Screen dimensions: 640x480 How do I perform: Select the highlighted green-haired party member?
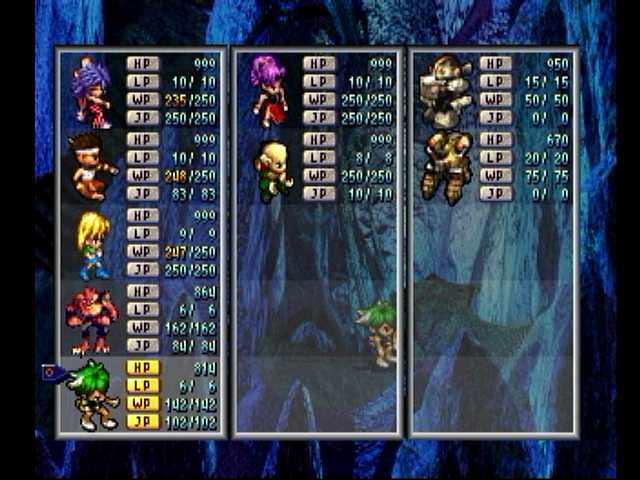coord(92,395)
